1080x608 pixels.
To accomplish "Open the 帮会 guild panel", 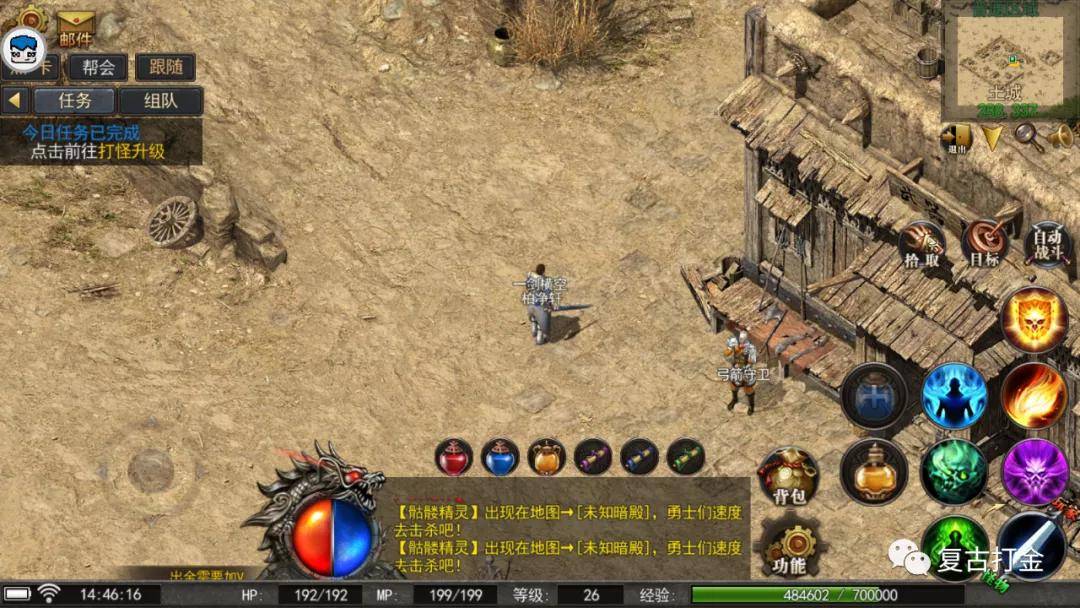I will [98, 67].
